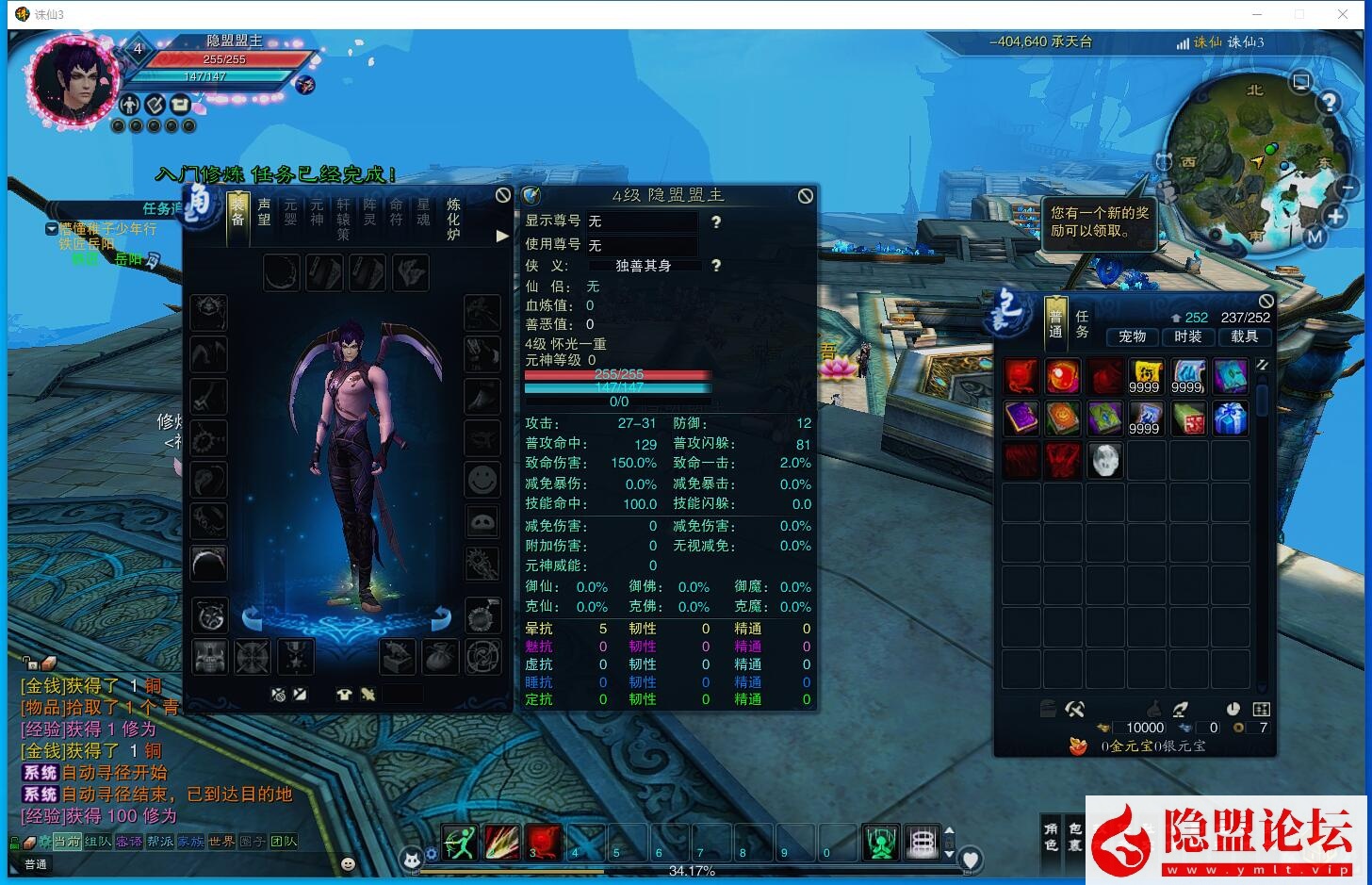This screenshot has height=885, width=1372.
Task: Switch to the 声望 reputation tab
Action: click(x=264, y=212)
